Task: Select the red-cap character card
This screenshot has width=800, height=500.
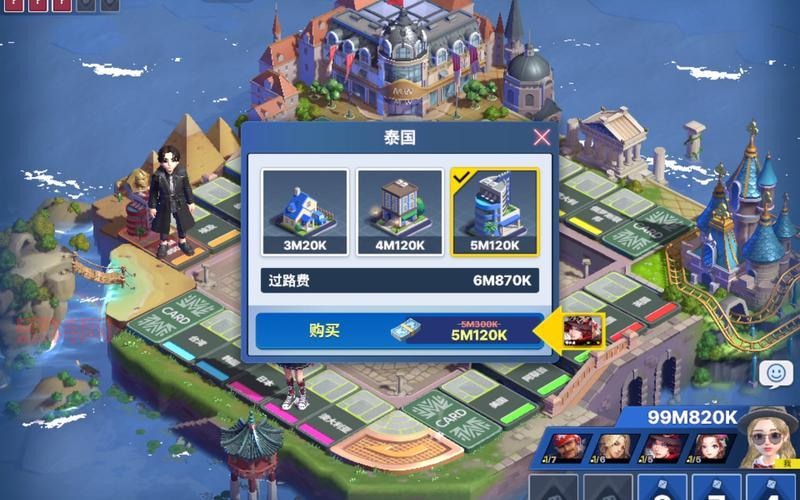Action: (564, 448)
